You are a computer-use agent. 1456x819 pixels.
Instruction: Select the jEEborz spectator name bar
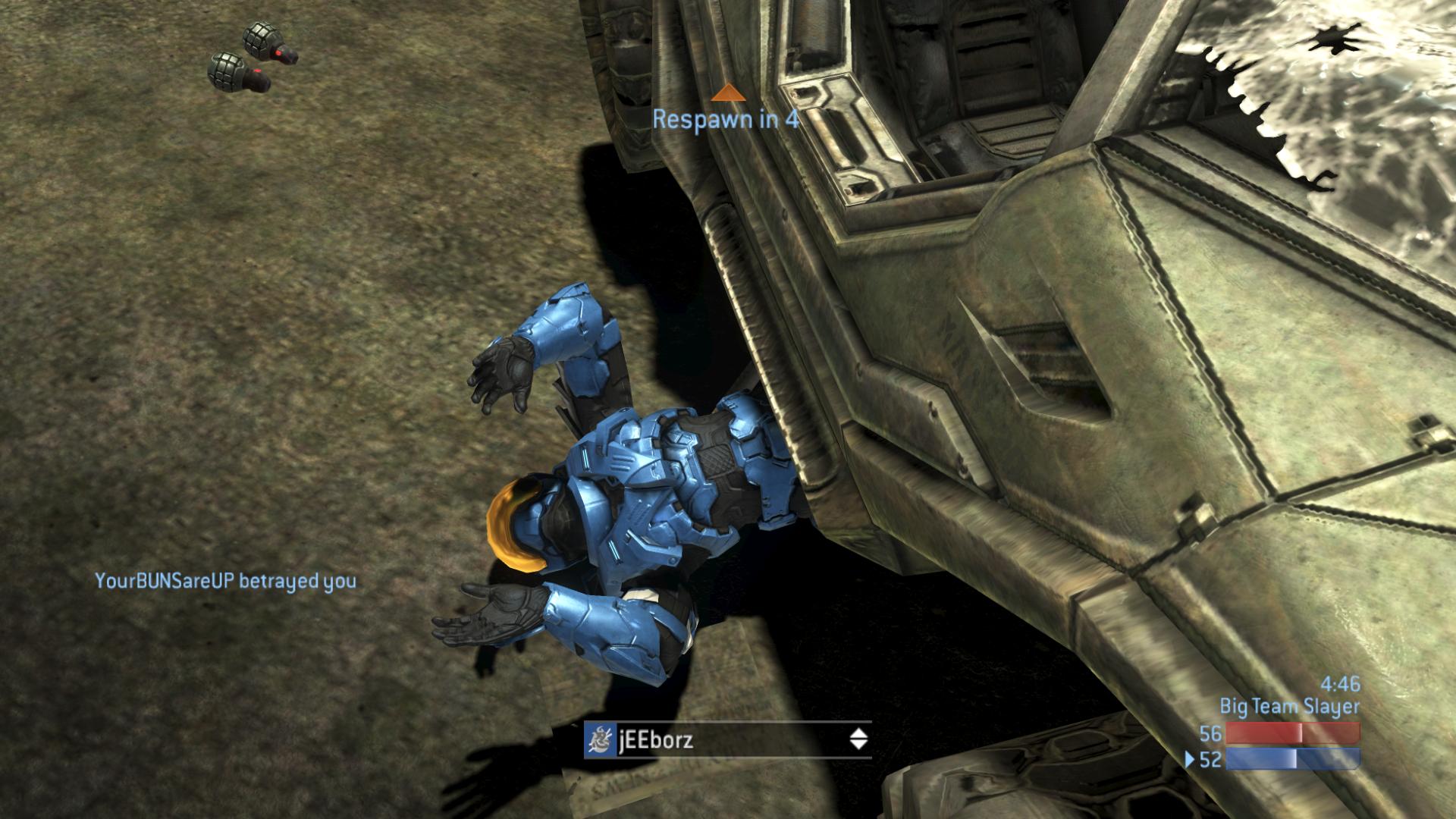728,739
